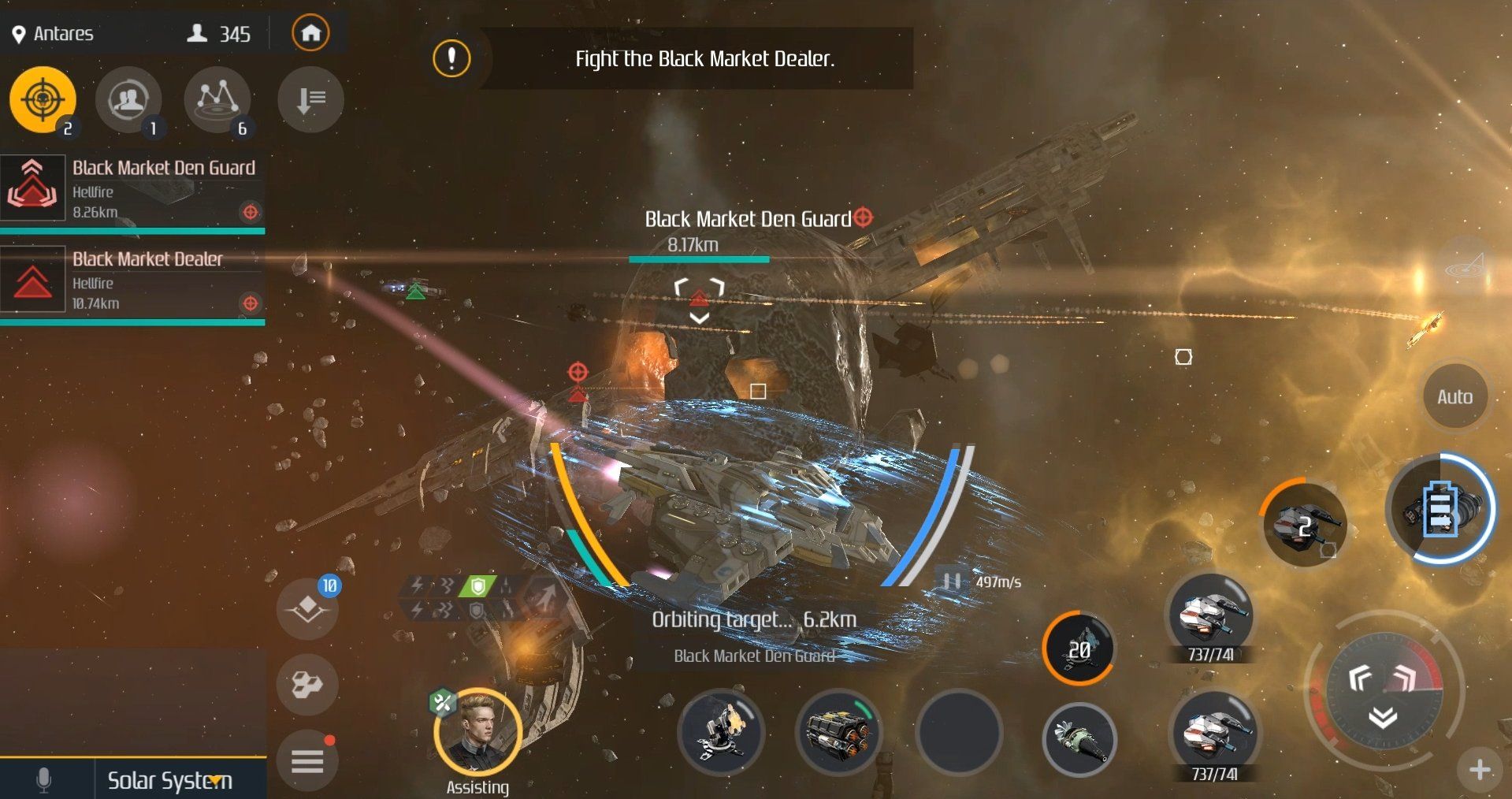Switch to the fleet members tab
This screenshot has height=799, width=1512.
(128, 99)
